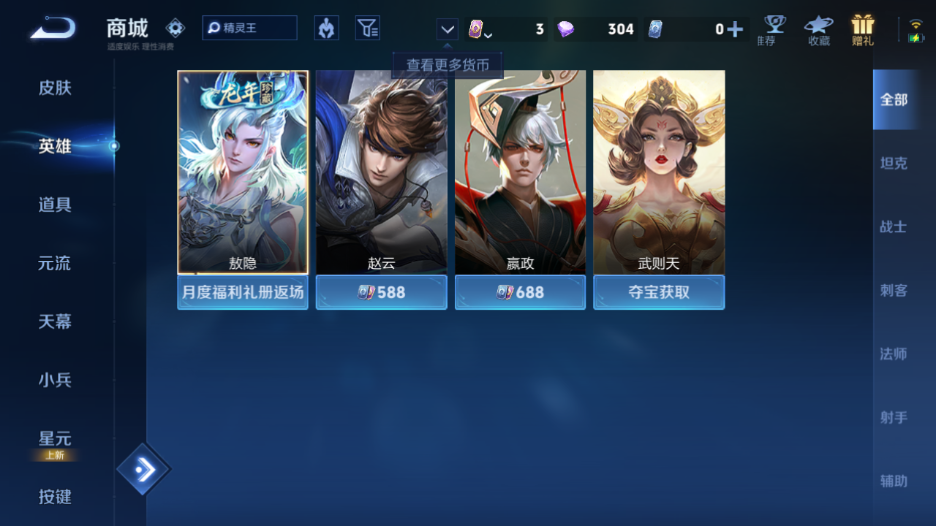Click the 精灵王 search field
This screenshot has width=936, height=526.
[x=250, y=28]
